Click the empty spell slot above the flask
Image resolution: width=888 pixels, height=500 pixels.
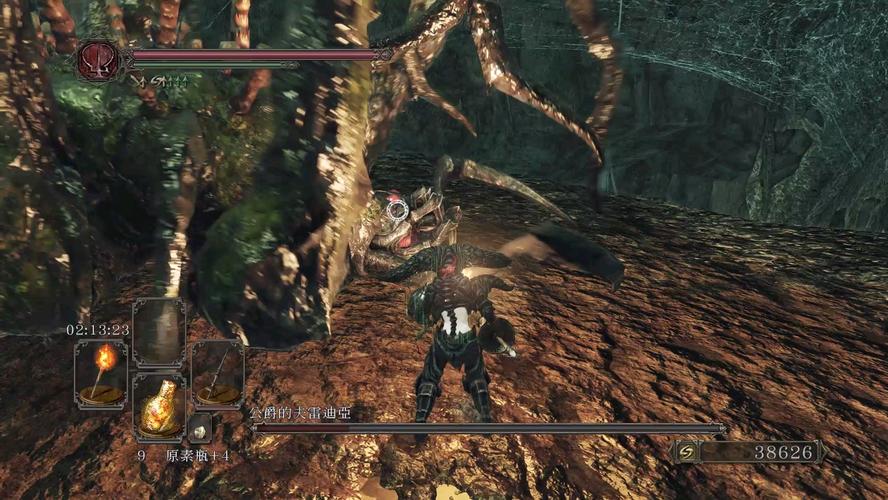pyautogui.click(x=159, y=333)
